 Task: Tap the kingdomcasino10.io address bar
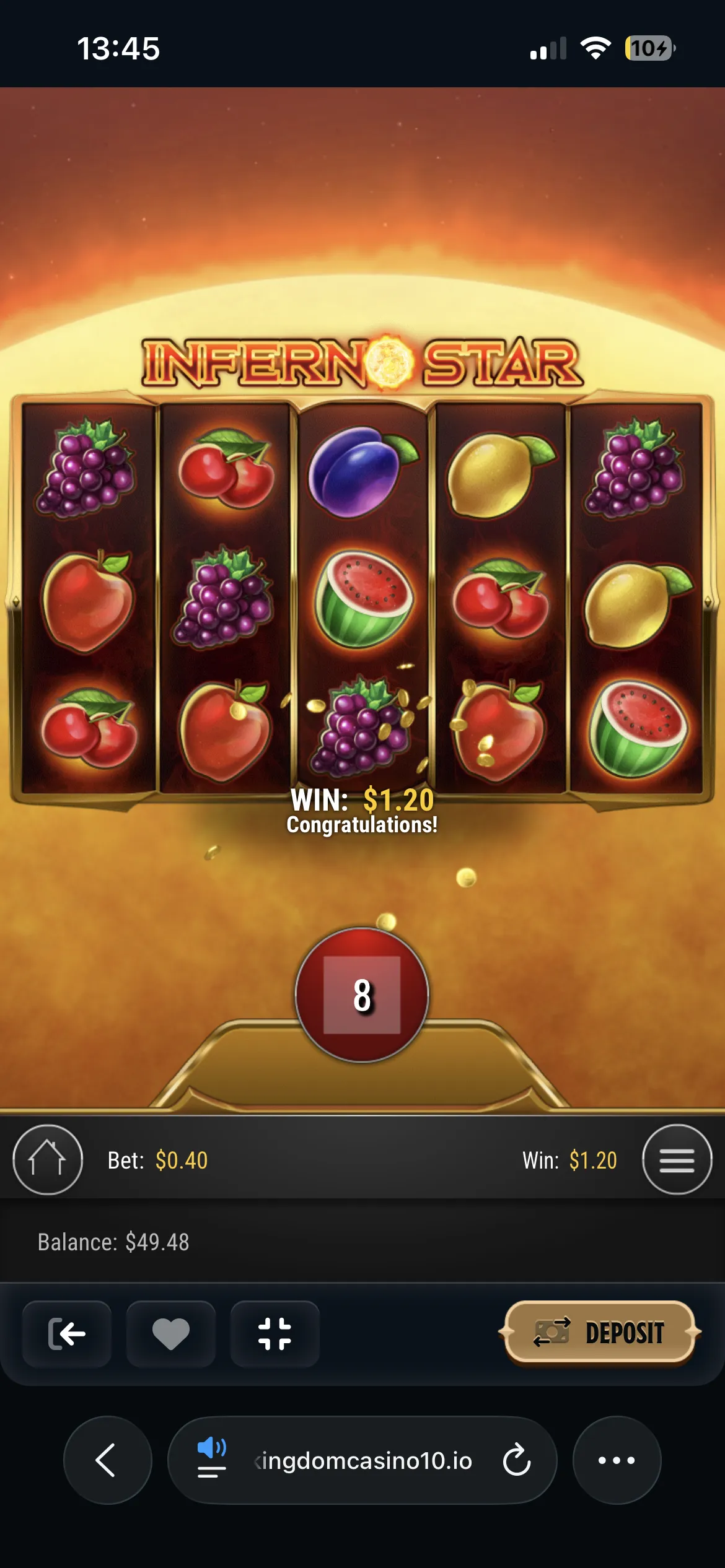[x=363, y=1460]
